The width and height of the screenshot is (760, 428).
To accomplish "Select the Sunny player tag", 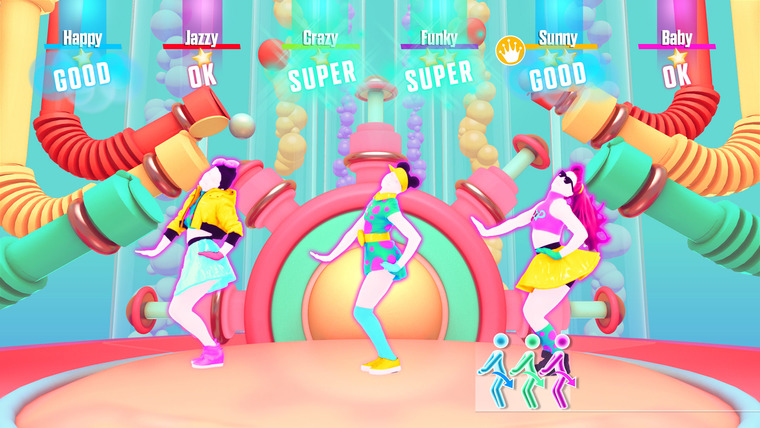I will click(558, 38).
